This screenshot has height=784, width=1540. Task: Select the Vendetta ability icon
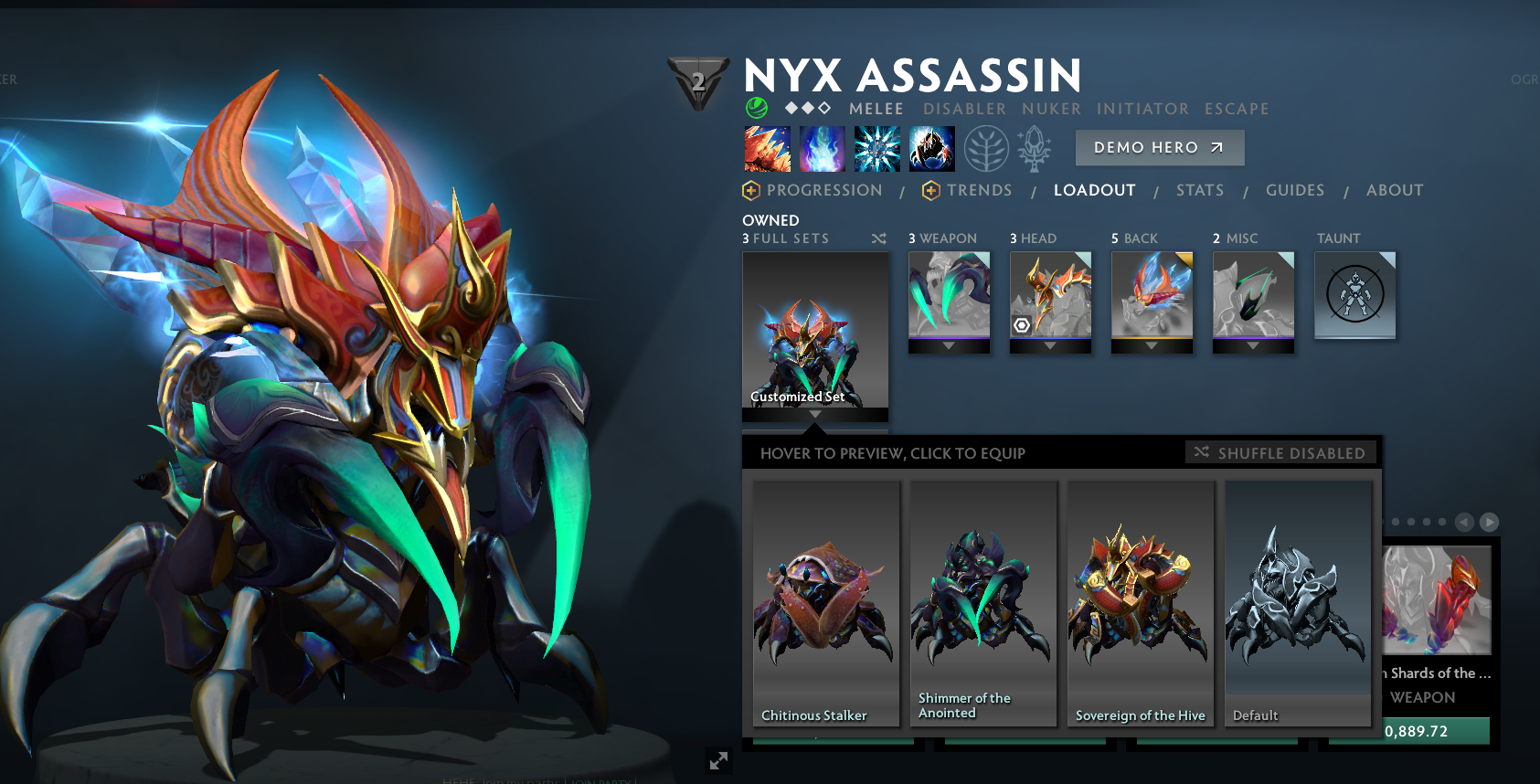(931, 148)
